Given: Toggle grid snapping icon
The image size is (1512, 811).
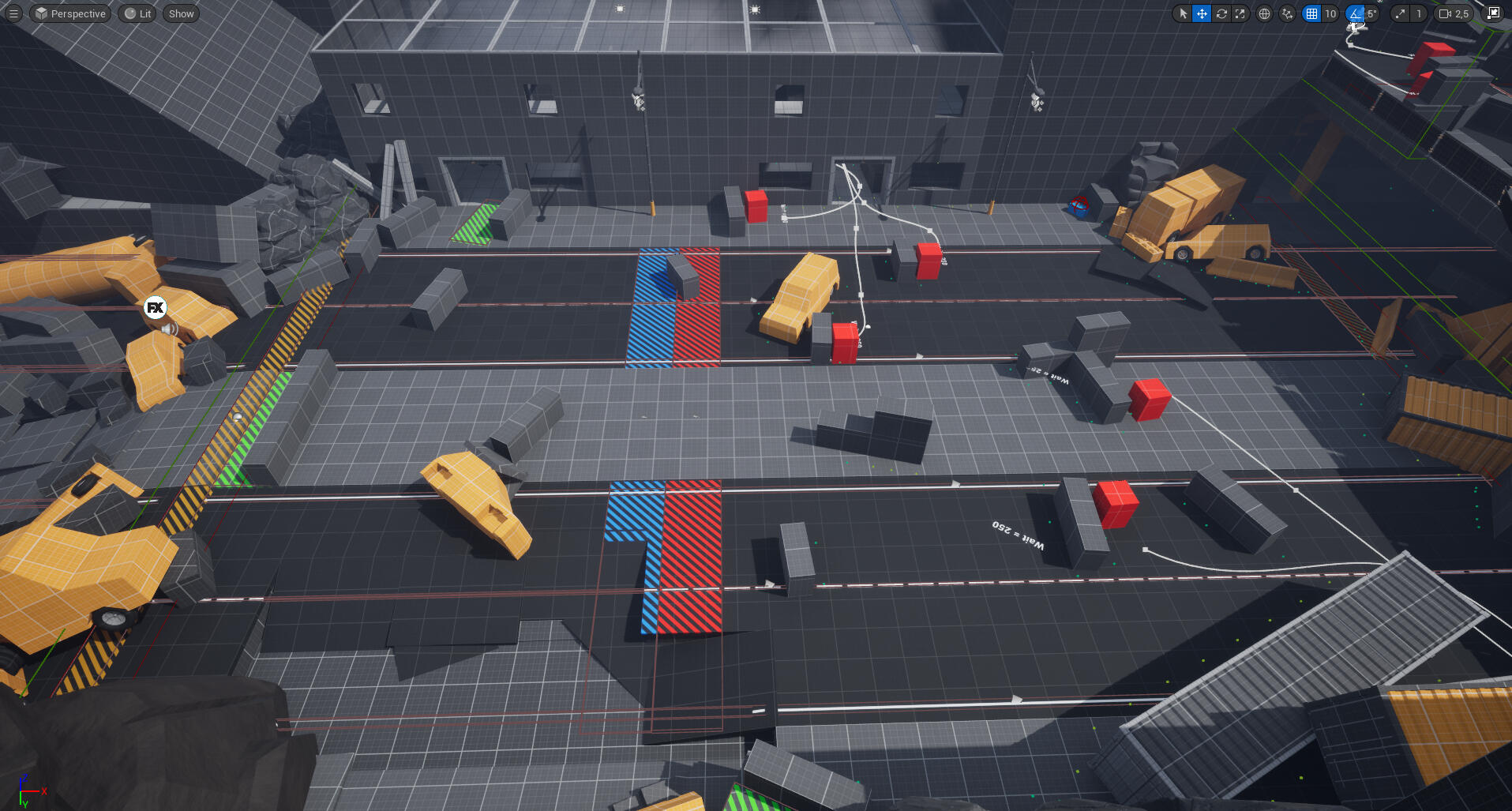Looking at the screenshot, I should (x=1311, y=13).
